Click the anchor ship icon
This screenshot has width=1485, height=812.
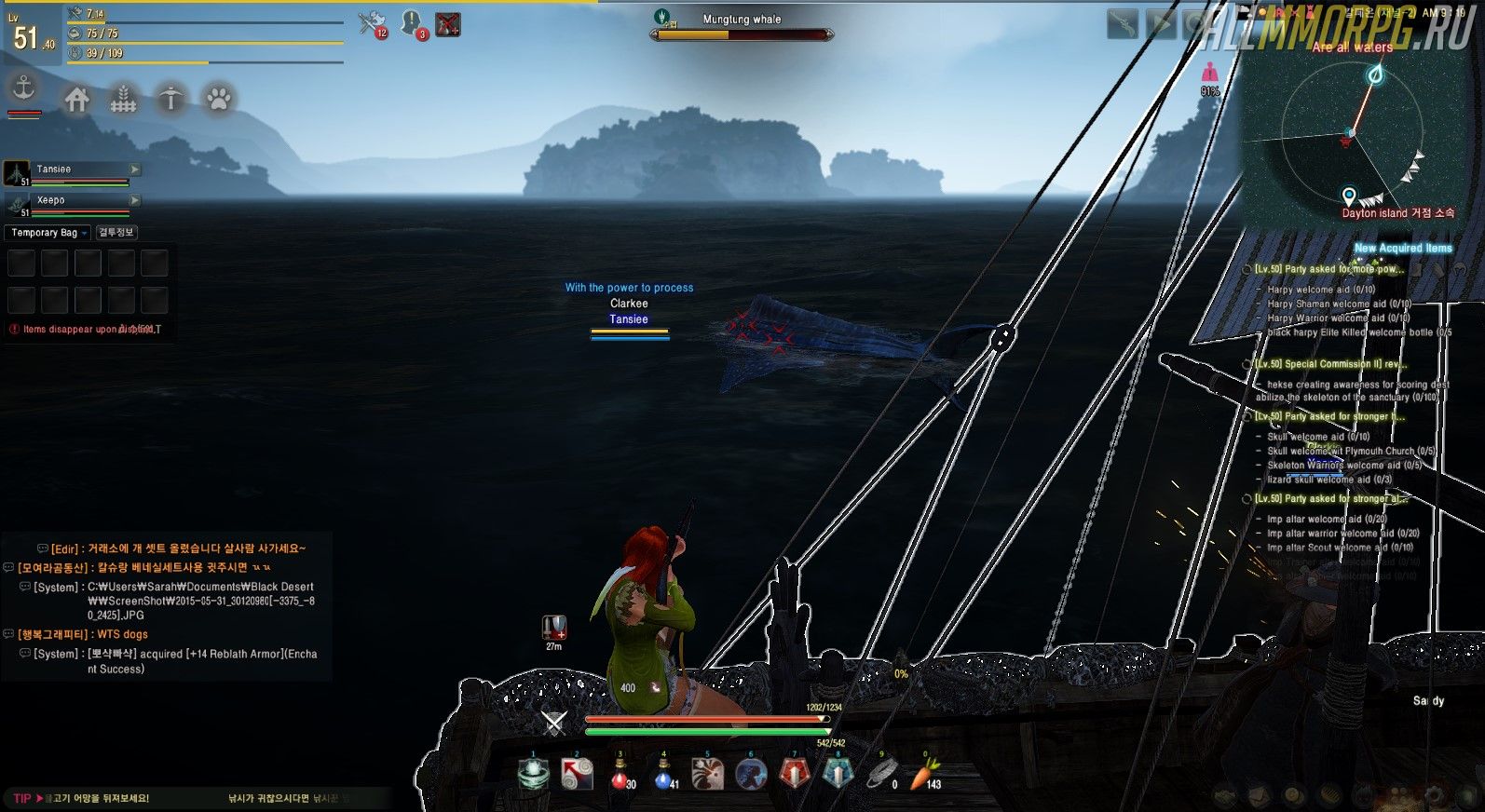(x=23, y=89)
